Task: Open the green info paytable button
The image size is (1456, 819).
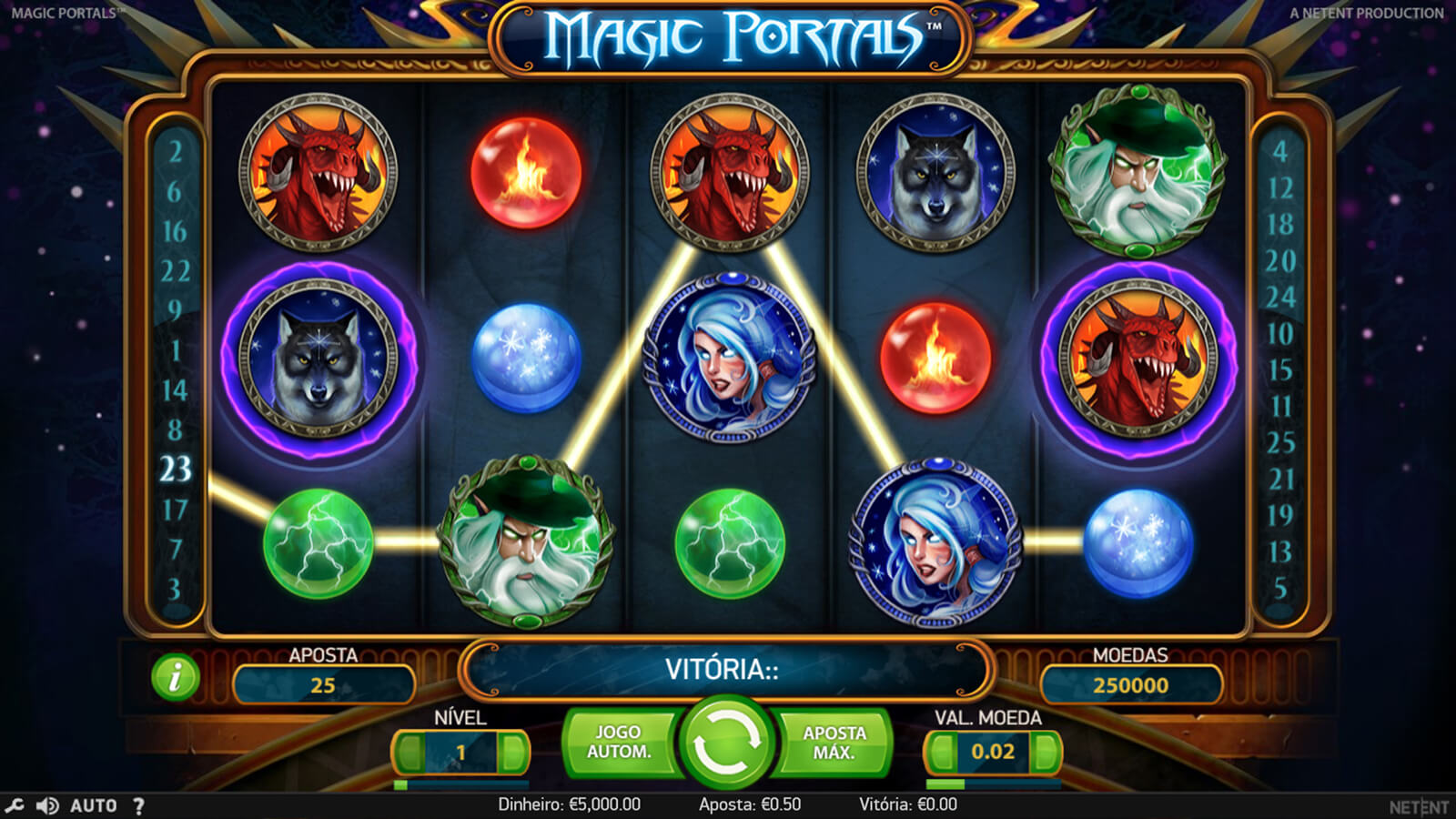Action: click(175, 677)
